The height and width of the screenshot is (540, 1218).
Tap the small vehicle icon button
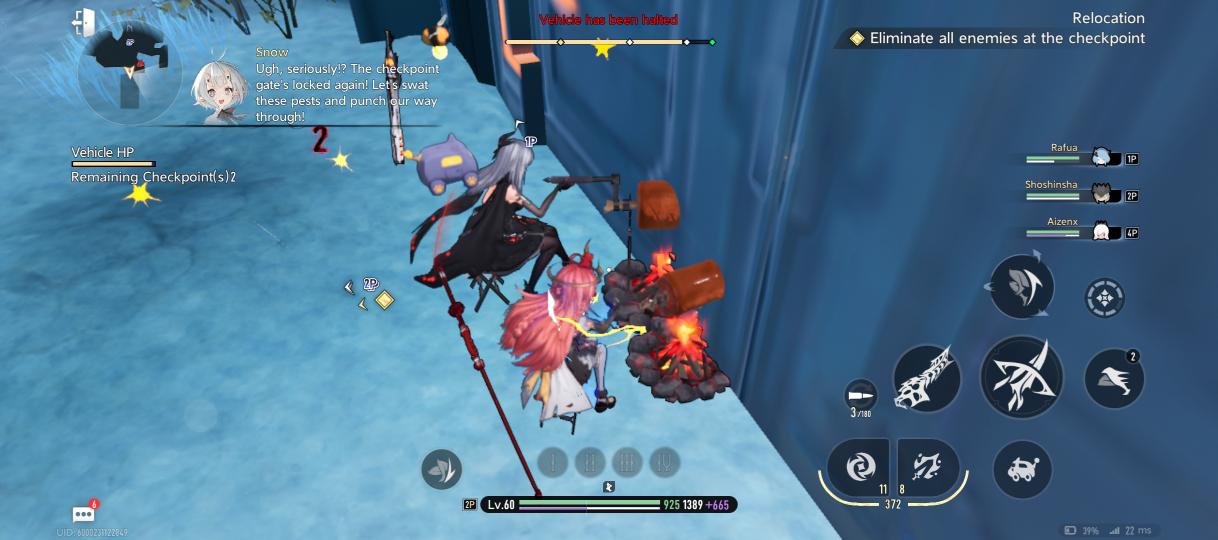(1022, 469)
